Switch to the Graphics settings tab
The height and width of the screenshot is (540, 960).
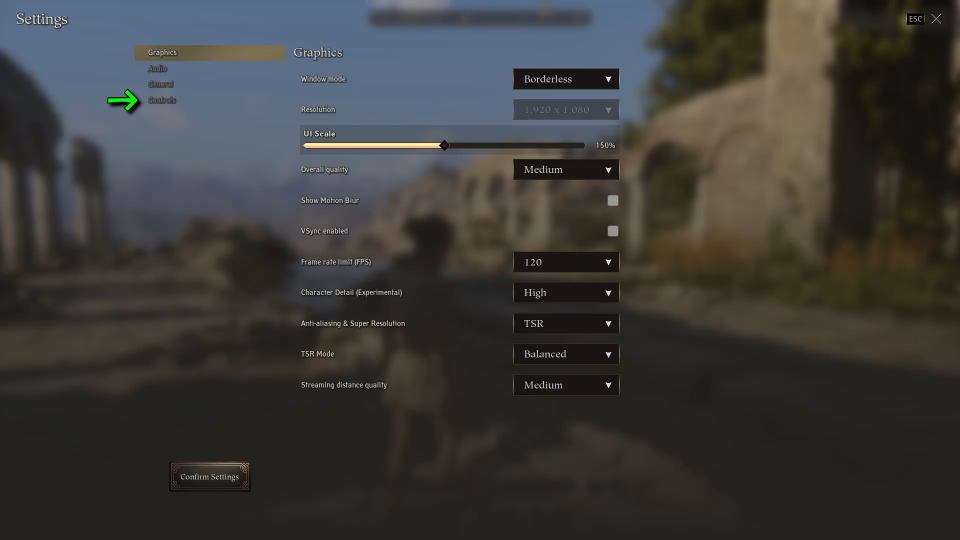coord(162,52)
